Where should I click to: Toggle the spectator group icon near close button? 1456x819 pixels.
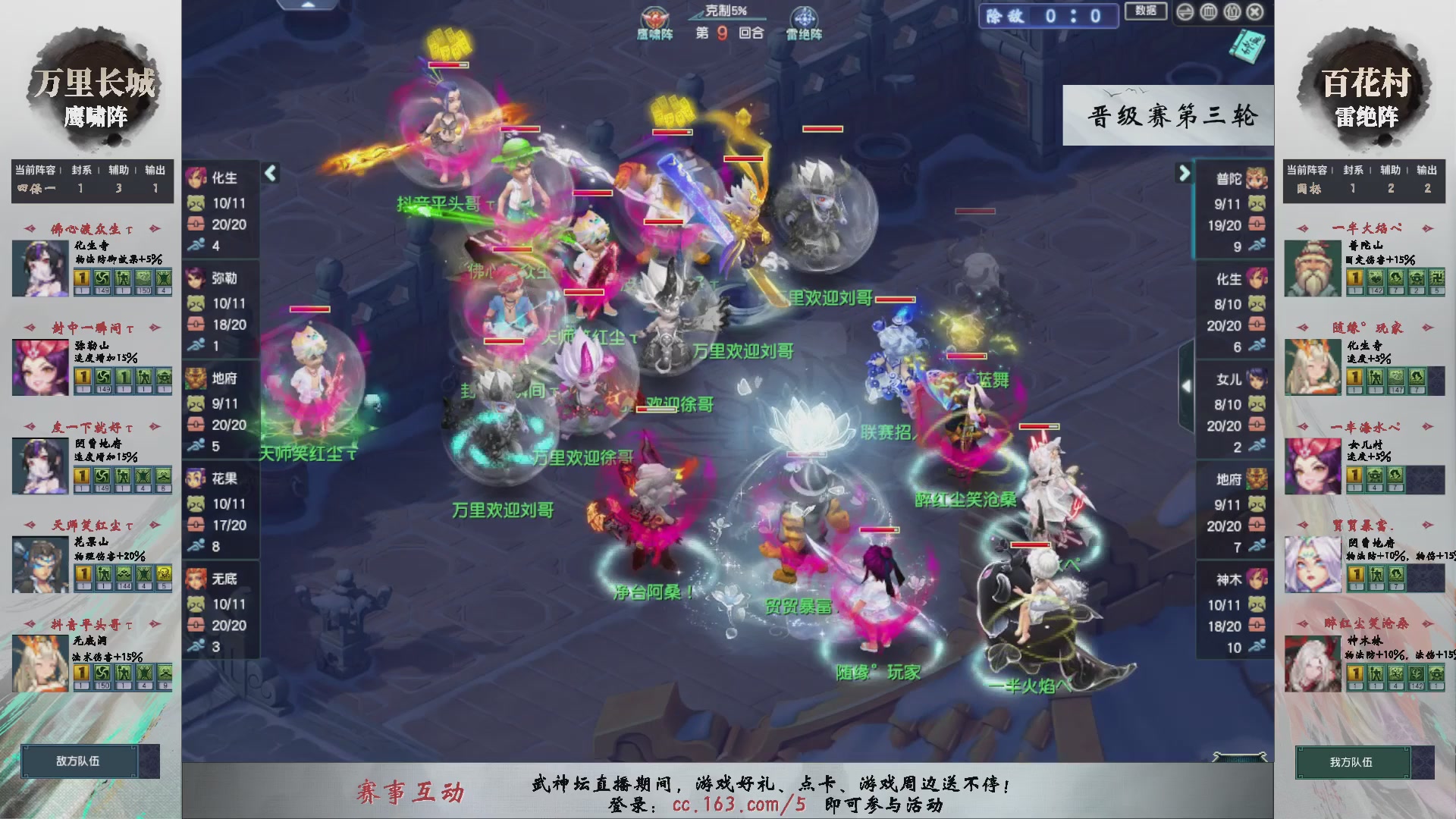(x=1232, y=12)
